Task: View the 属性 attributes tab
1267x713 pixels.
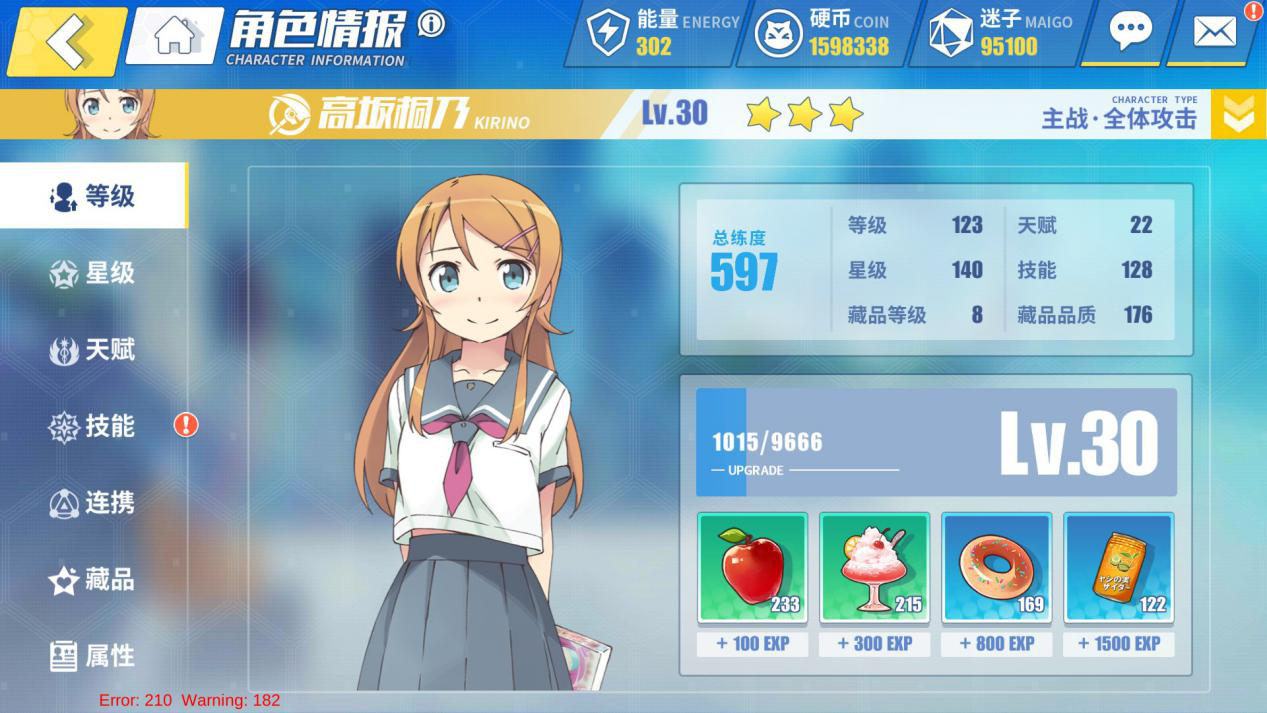Action: coord(93,656)
